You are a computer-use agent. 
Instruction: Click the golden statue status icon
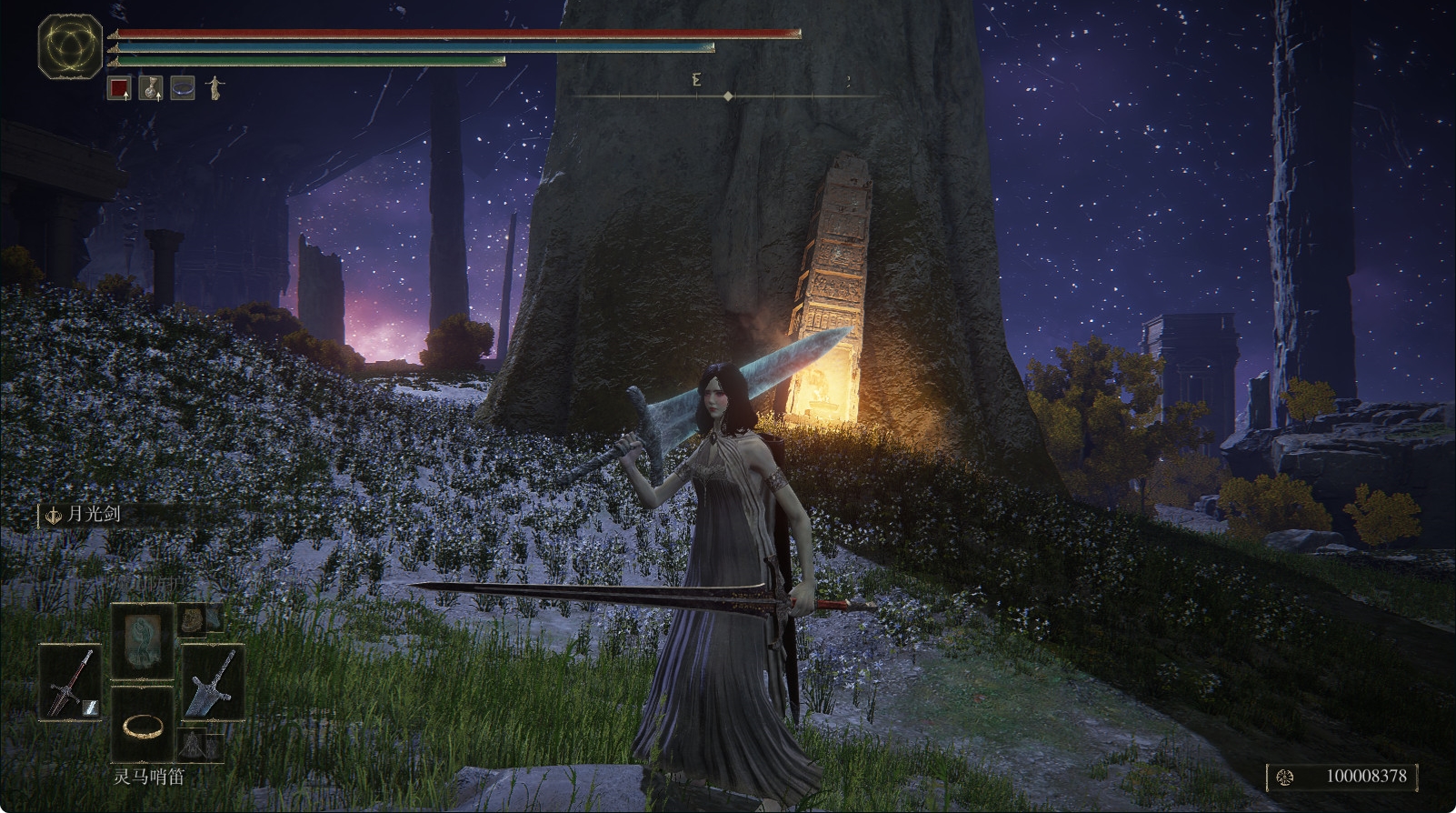pos(214,88)
